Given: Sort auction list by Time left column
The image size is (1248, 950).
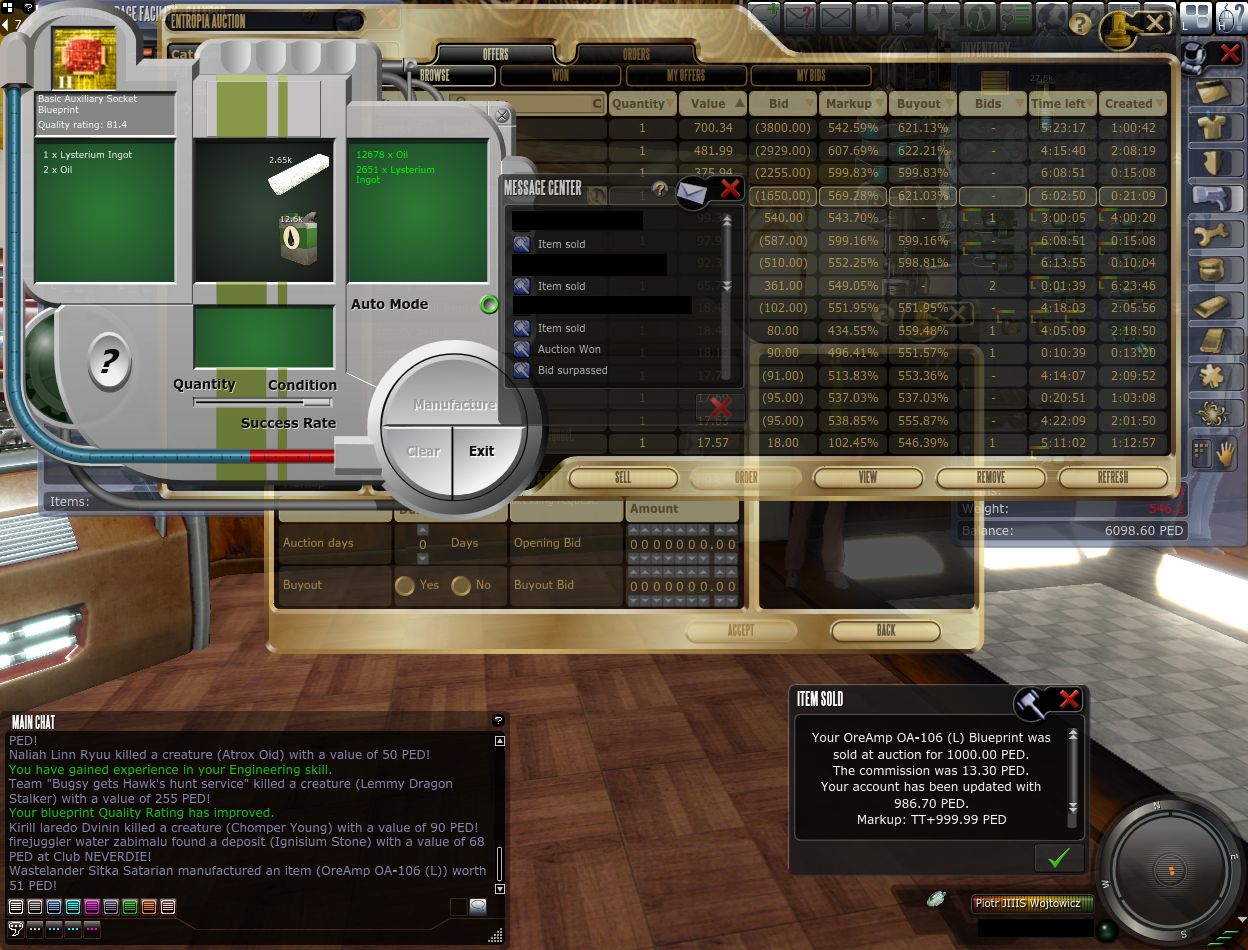Looking at the screenshot, I should (x=1058, y=103).
